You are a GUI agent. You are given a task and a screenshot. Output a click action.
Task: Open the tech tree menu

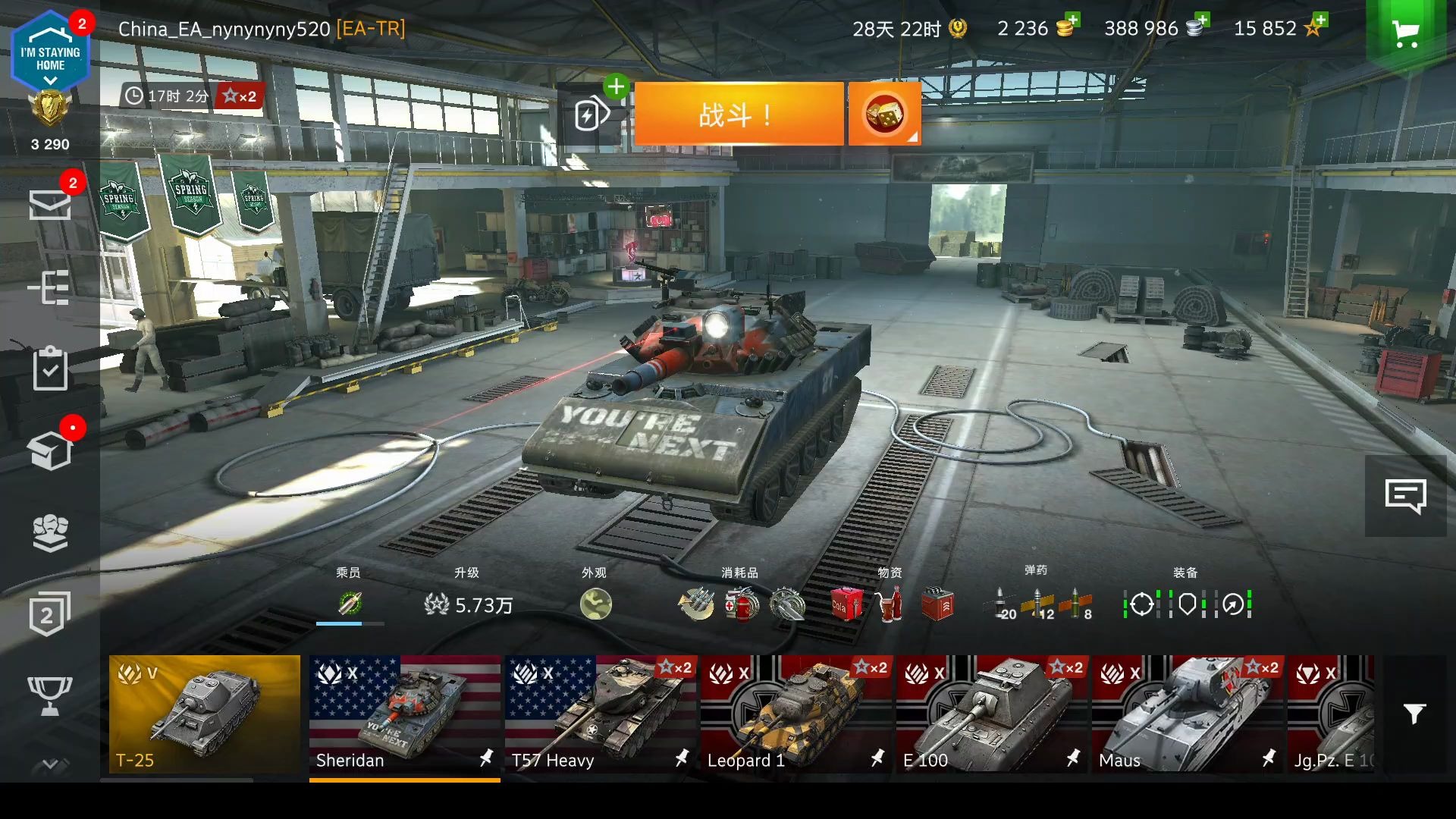click(x=50, y=287)
